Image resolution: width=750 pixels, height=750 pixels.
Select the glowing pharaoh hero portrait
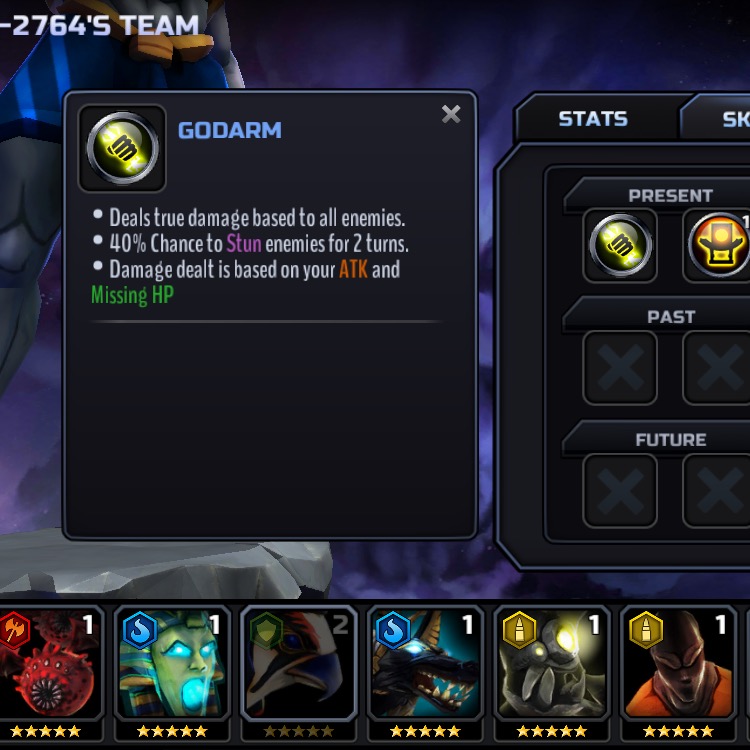tap(173, 667)
